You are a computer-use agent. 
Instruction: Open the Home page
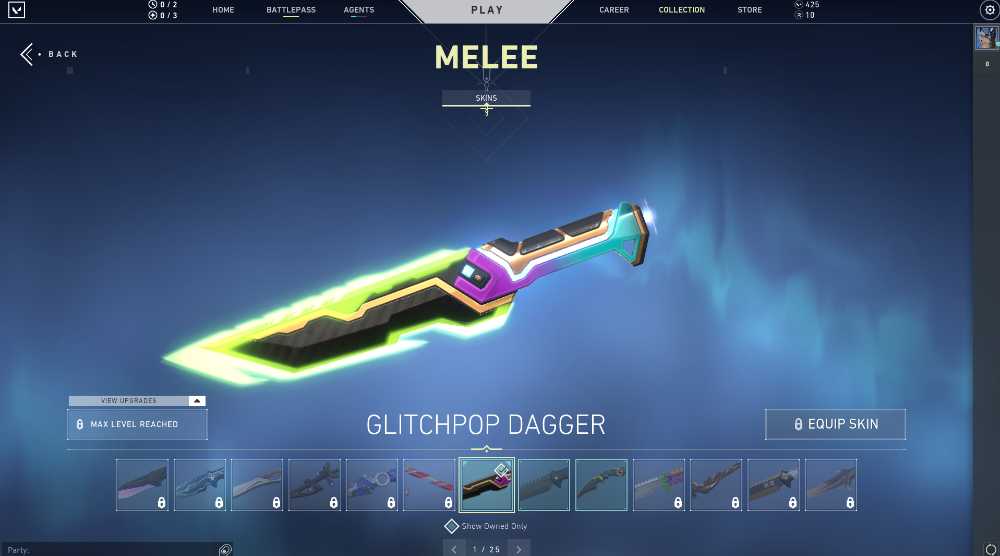pos(223,10)
